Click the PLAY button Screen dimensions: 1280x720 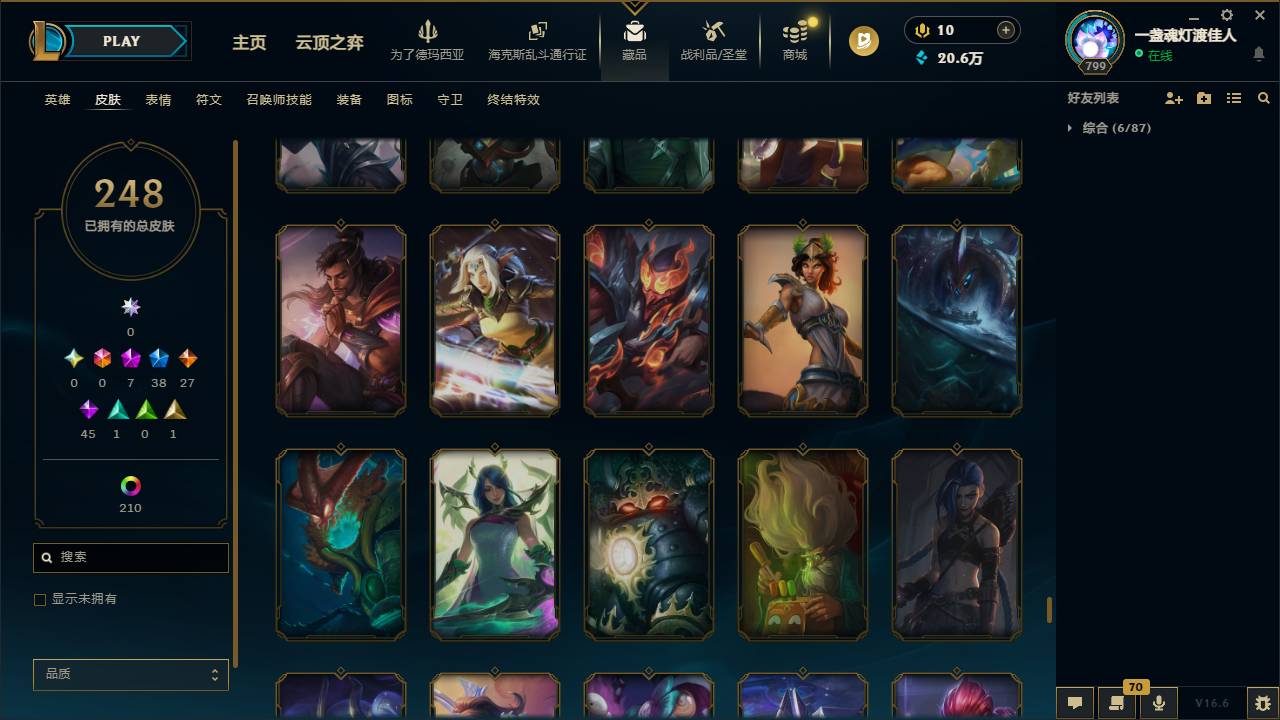pyautogui.click(x=120, y=41)
